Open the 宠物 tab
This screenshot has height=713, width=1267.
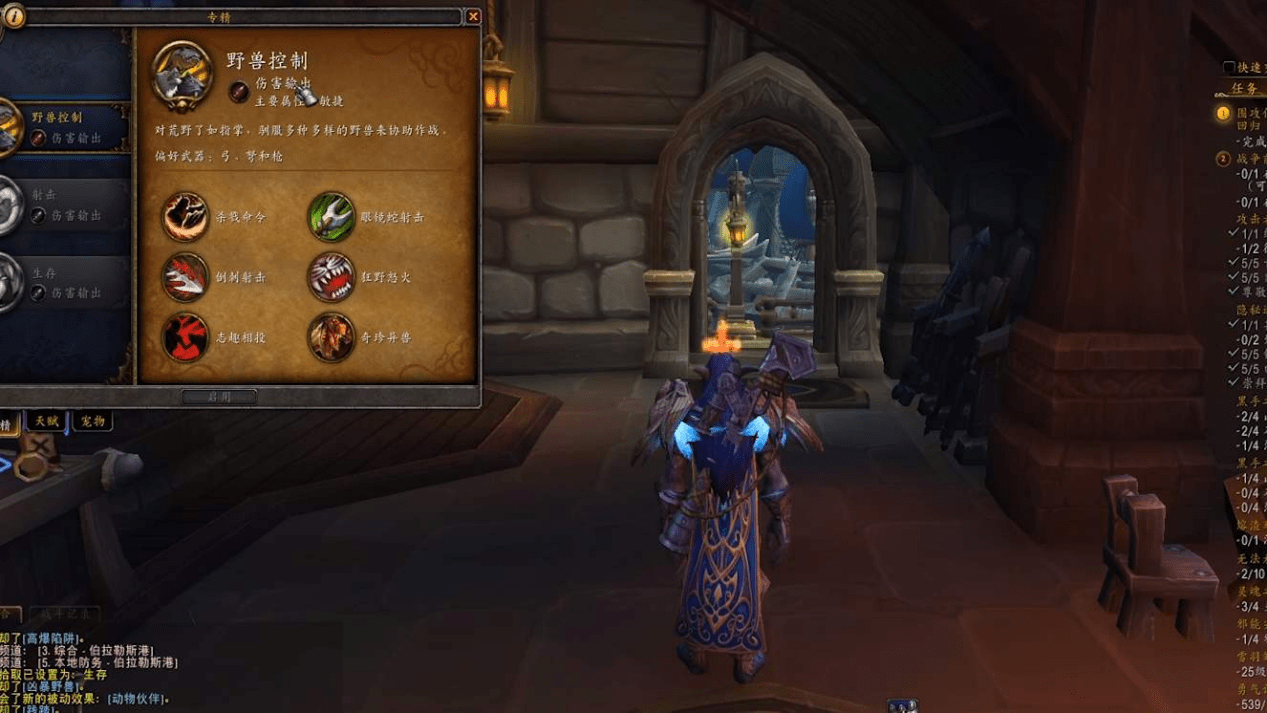pos(91,422)
